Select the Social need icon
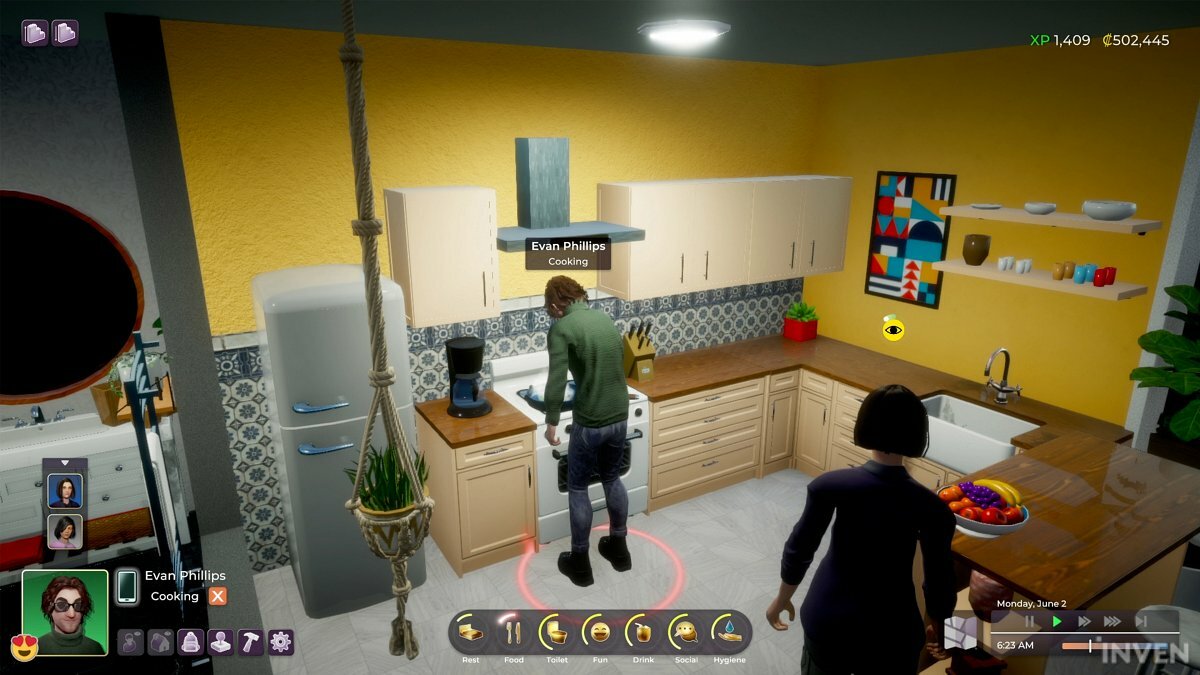This screenshot has width=1200, height=675. 686,633
